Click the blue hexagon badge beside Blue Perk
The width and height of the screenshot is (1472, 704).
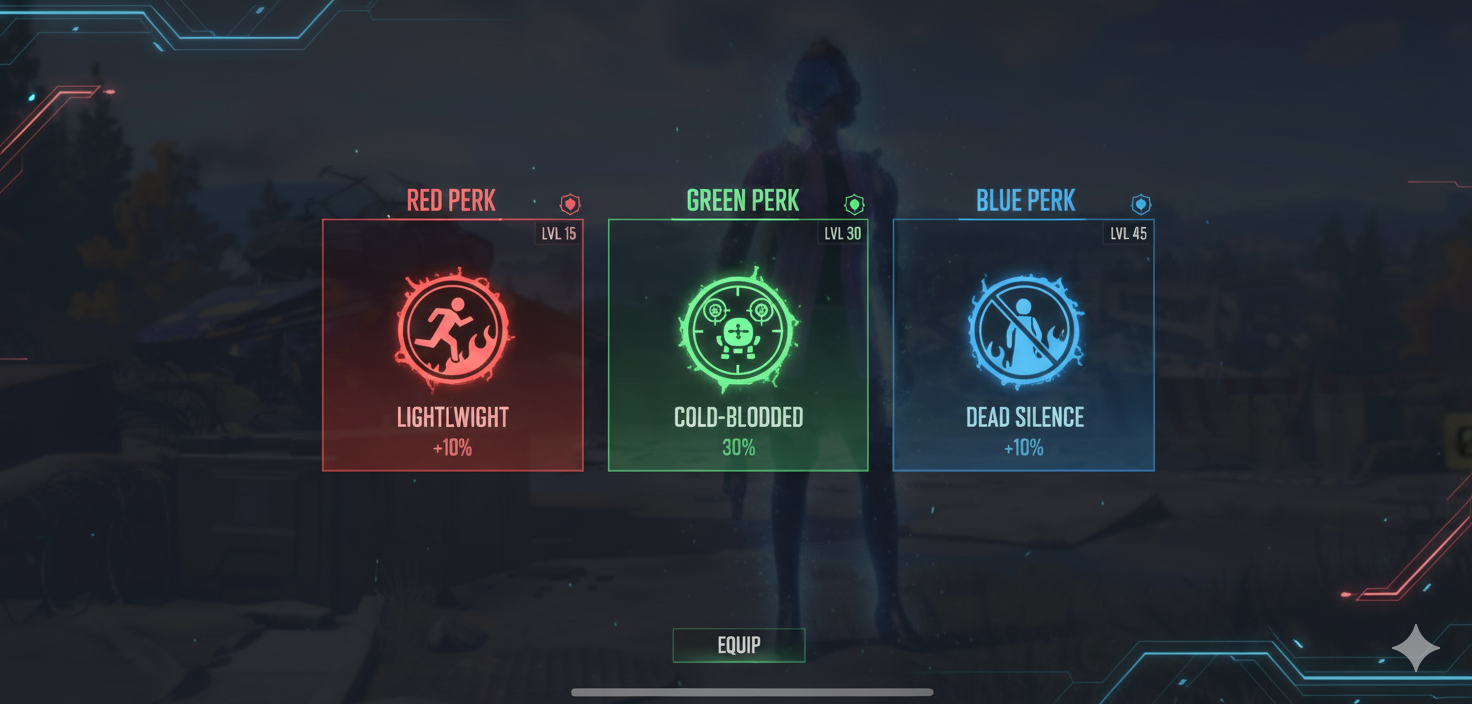(1141, 204)
